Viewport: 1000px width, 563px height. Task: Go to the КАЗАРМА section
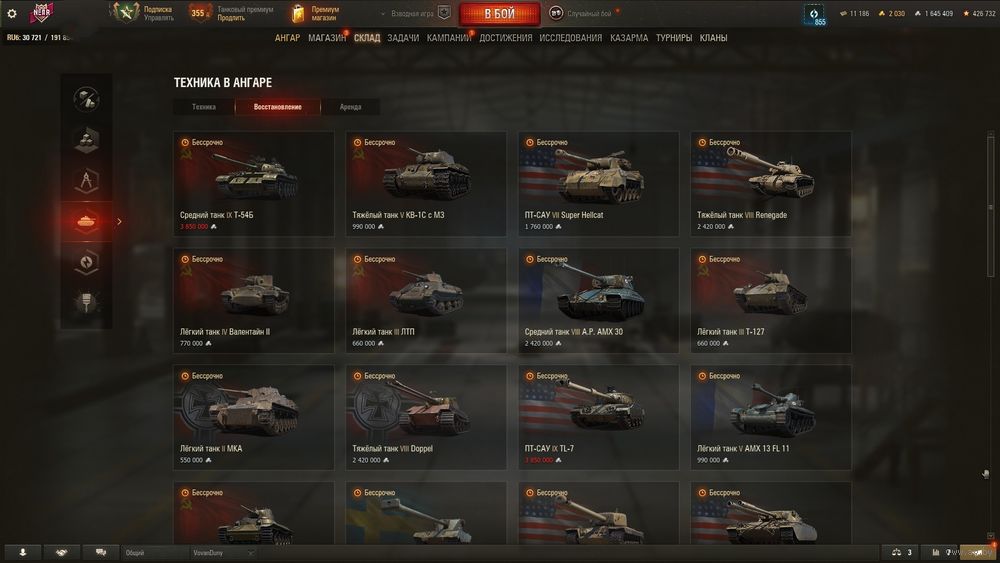coord(629,38)
